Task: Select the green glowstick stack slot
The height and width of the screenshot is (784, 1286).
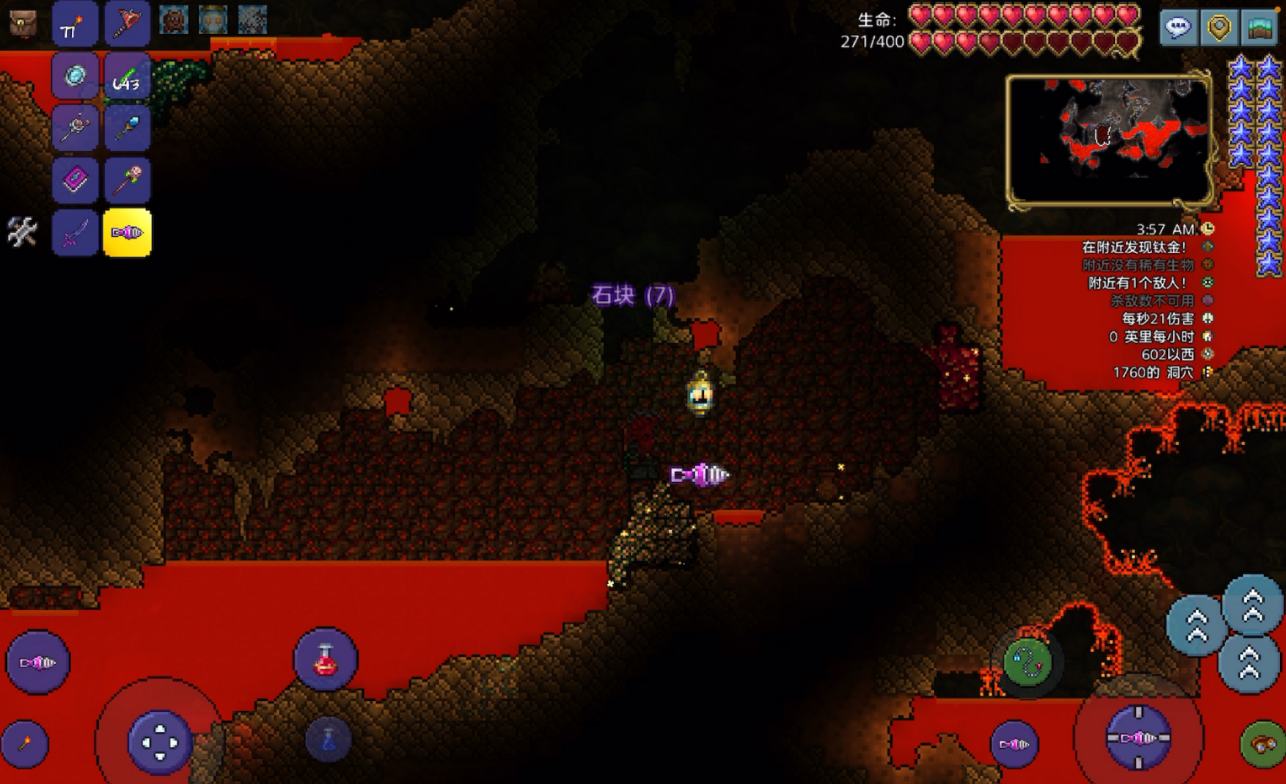Action: pyautogui.click(x=127, y=76)
